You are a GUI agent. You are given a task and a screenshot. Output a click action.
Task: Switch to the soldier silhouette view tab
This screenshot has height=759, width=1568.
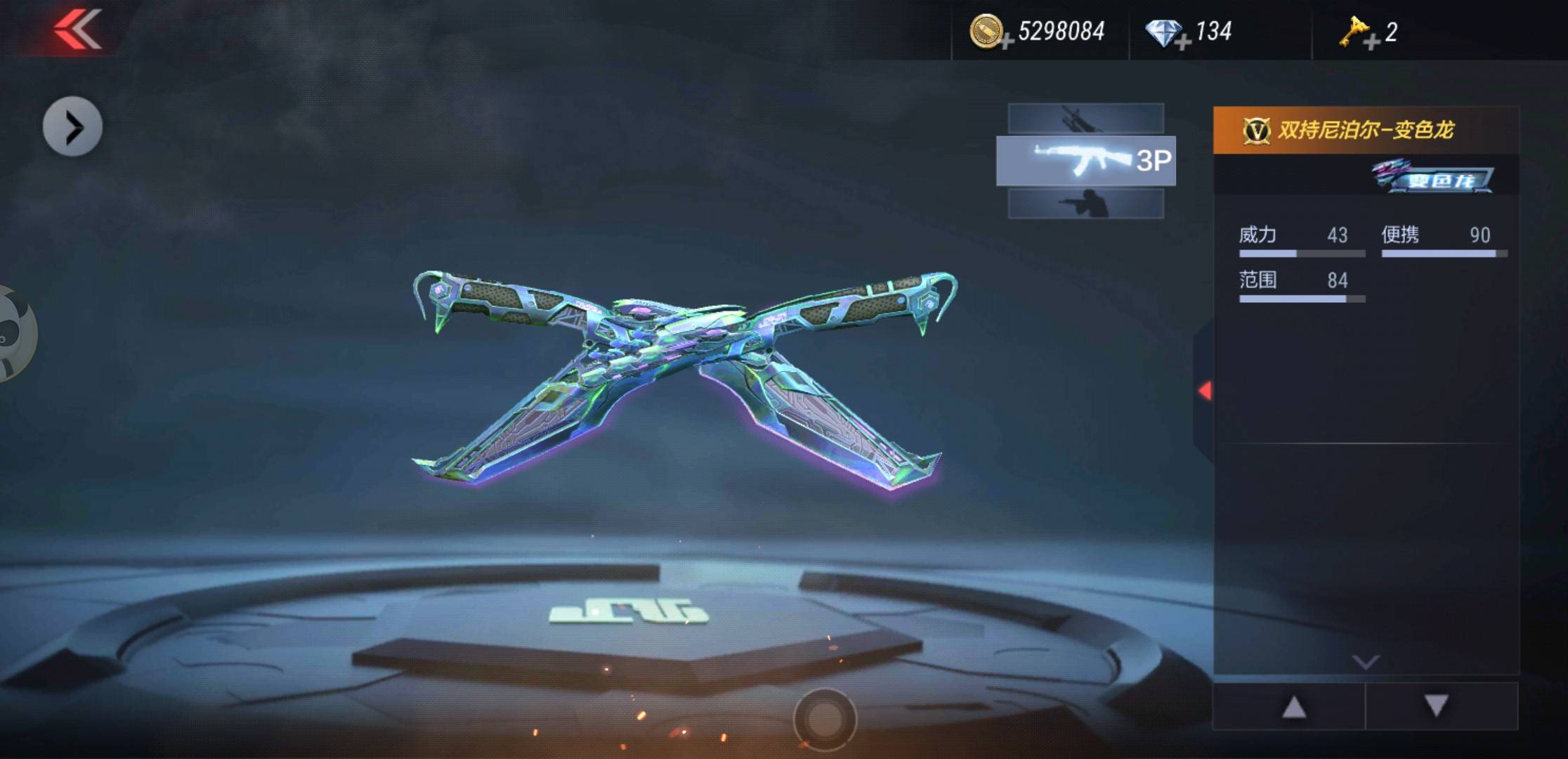point(1085,204)
